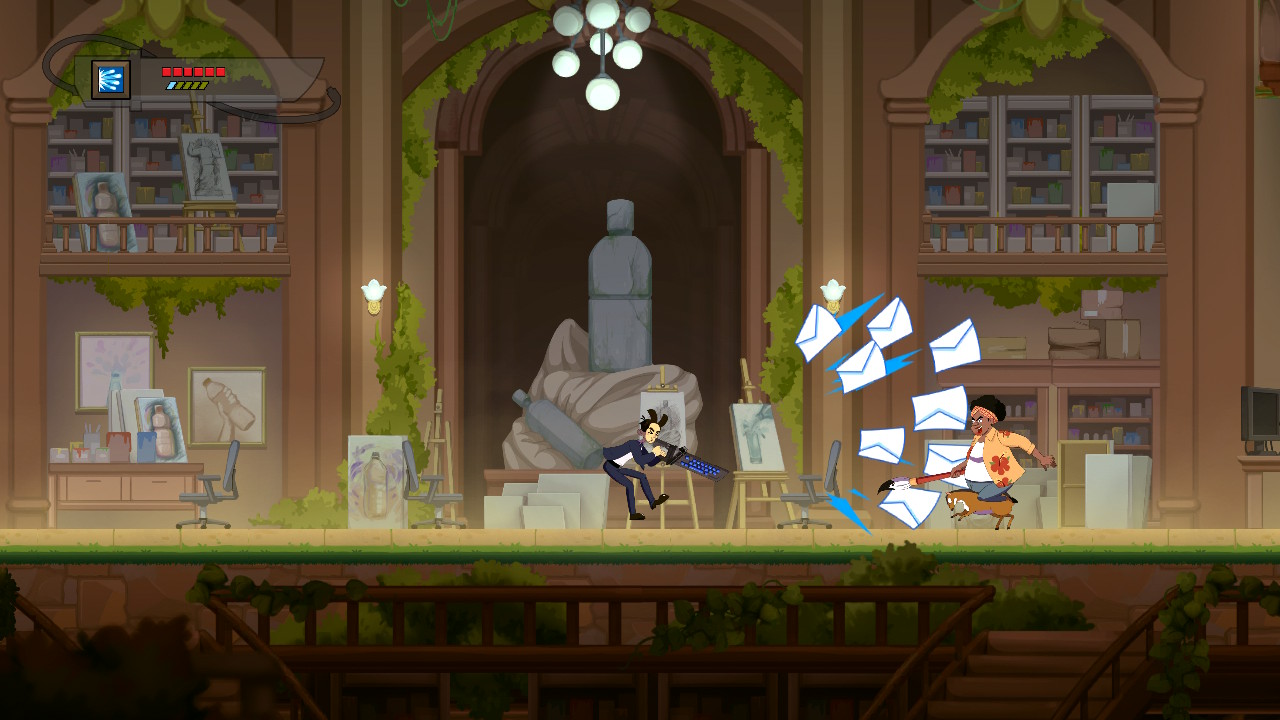The height and width of the screenshot is (720, 1280).
Task: Click the last red health segment
Action: pyautogui.click(x=220, y=71)
